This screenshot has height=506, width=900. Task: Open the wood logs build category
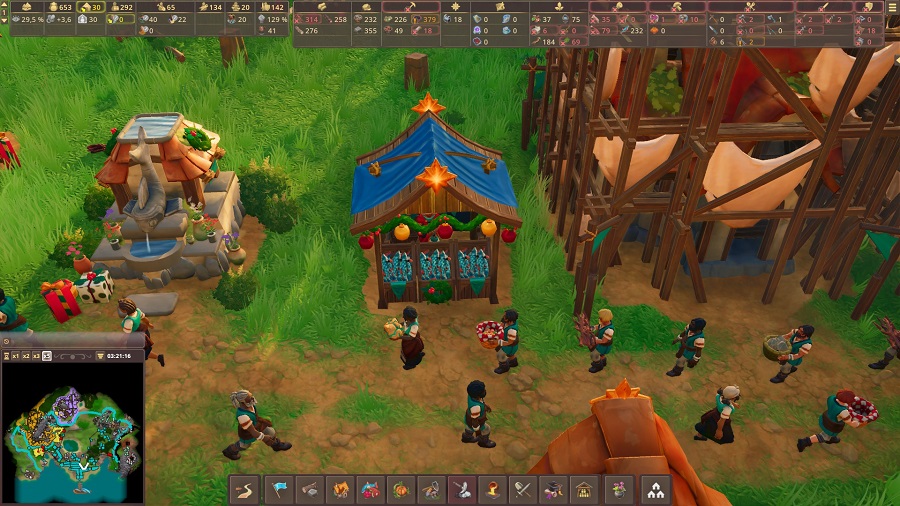[x=311, y=490]
